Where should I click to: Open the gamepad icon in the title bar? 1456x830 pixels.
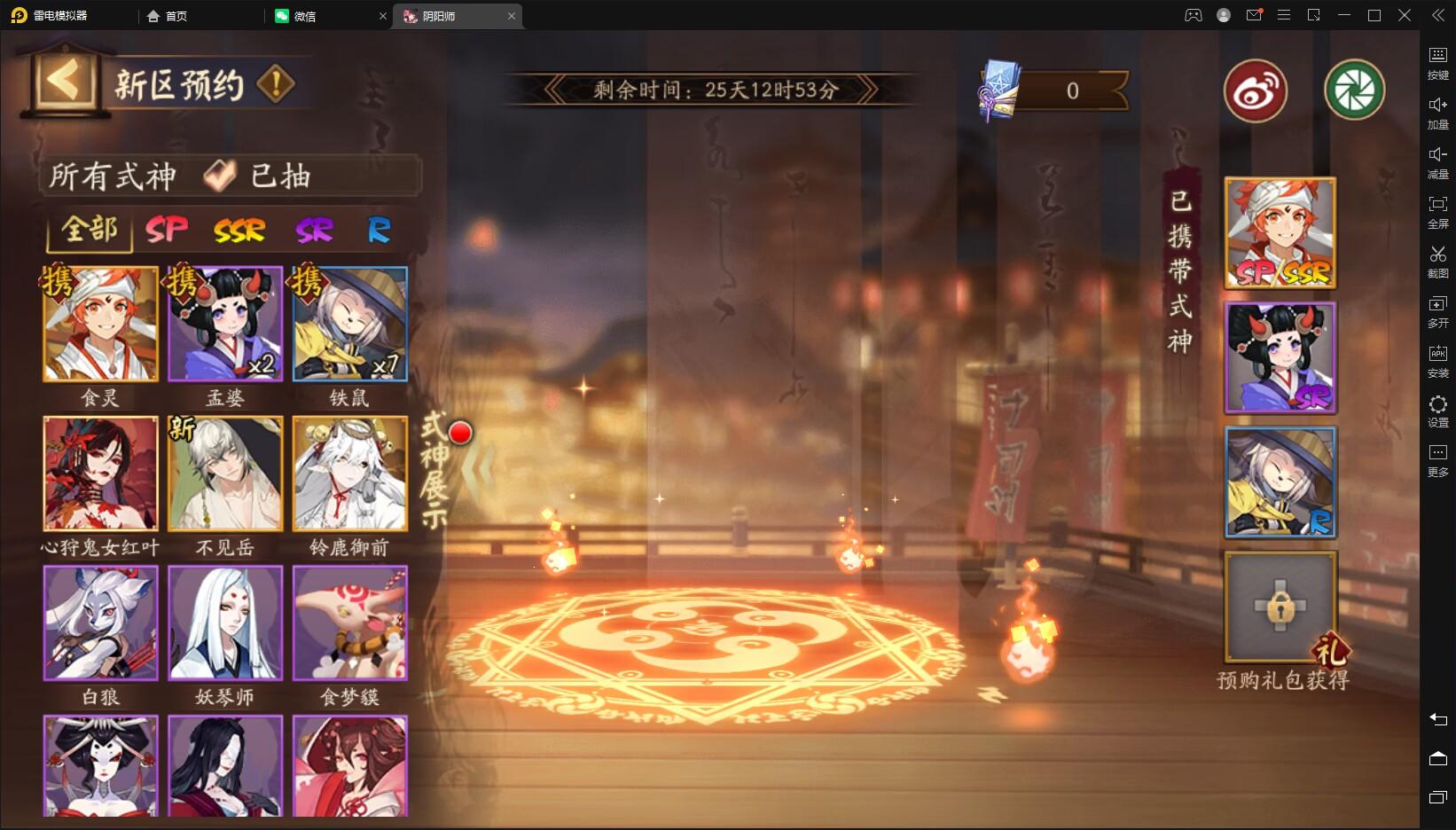pyautogui.click(x=1194, y=15)
